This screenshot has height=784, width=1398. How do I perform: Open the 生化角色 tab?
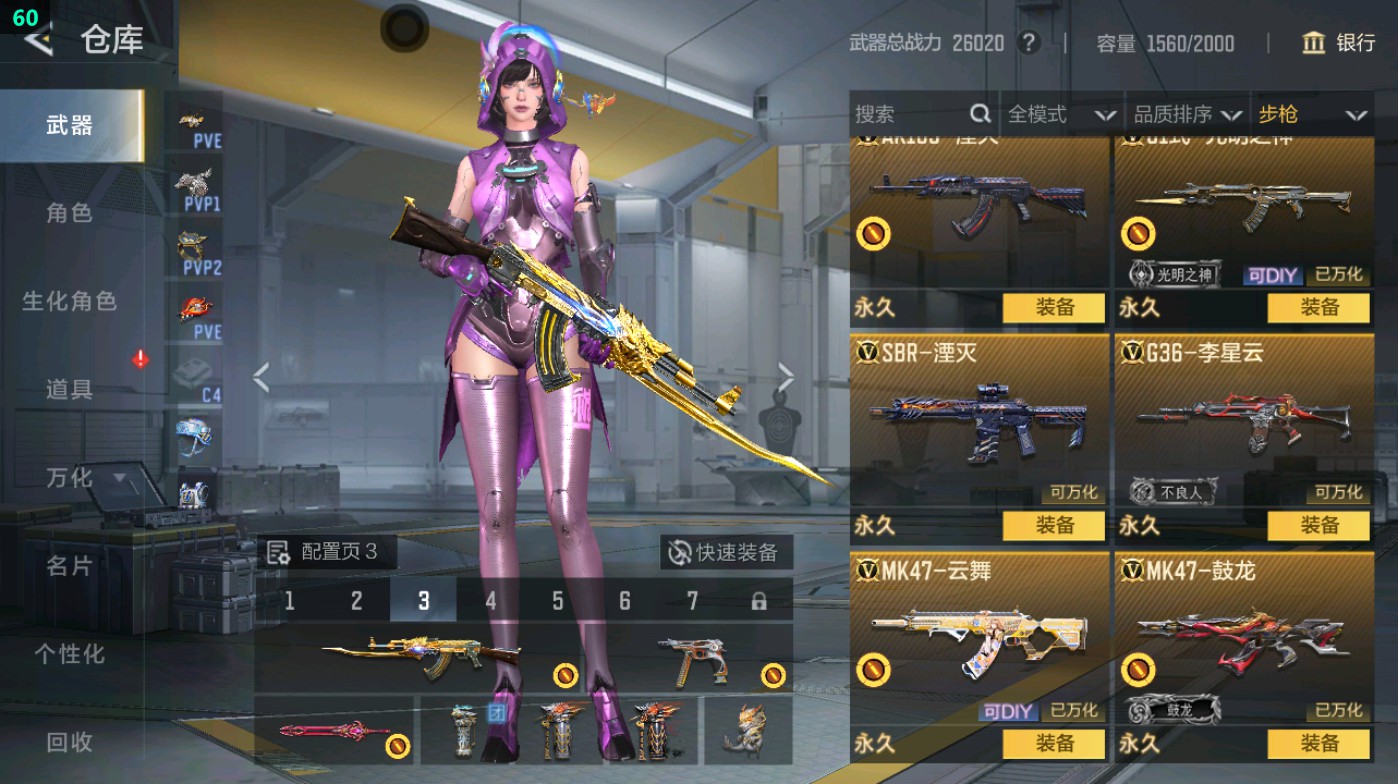[70, 301]
